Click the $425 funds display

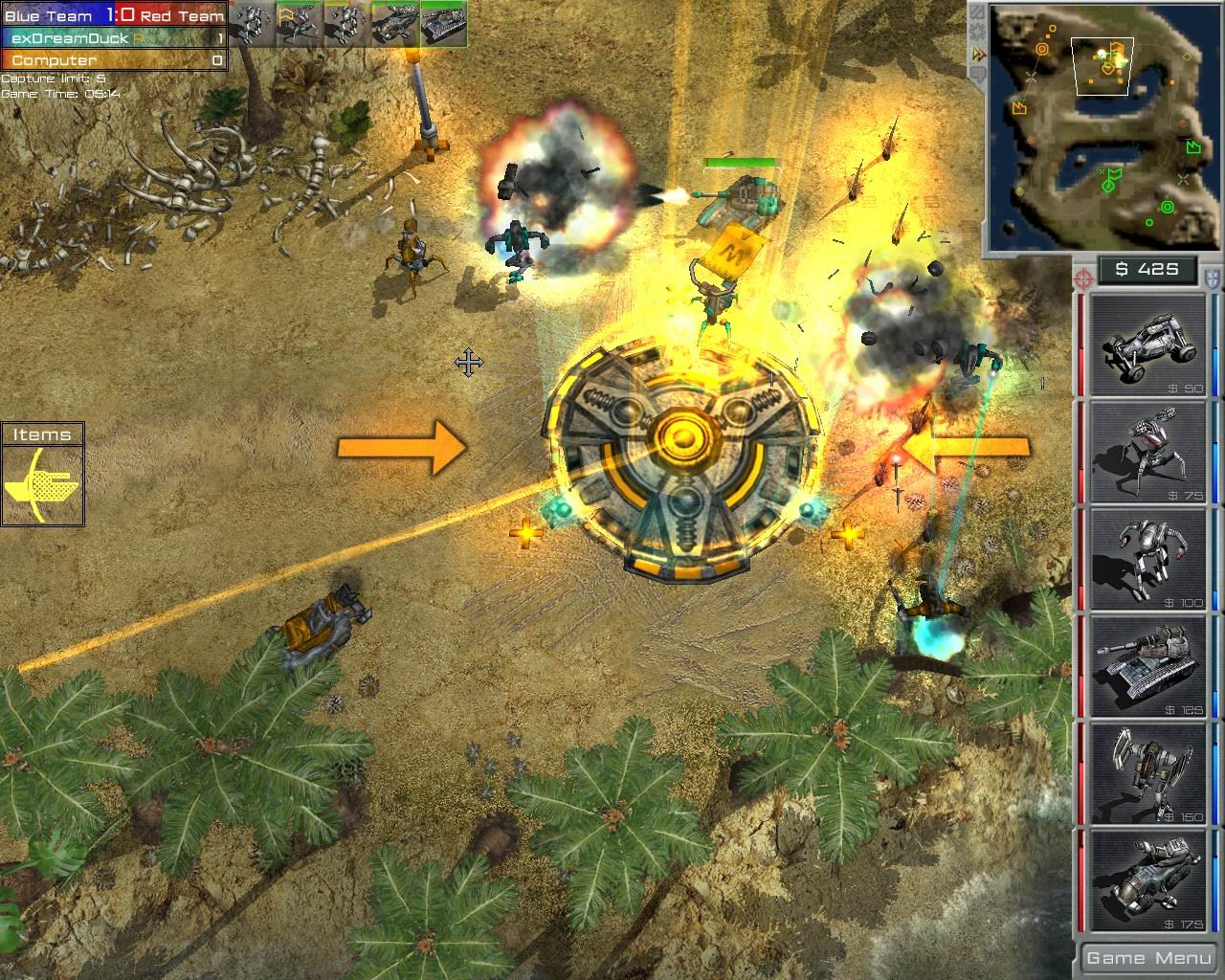coord(1147,271)
